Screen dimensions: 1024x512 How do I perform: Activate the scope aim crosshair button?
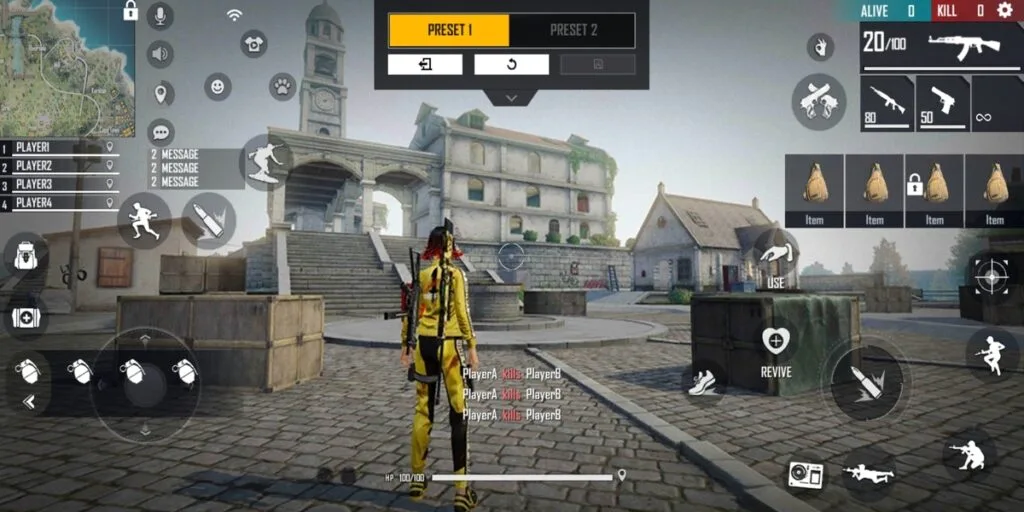tap(991, 273)
